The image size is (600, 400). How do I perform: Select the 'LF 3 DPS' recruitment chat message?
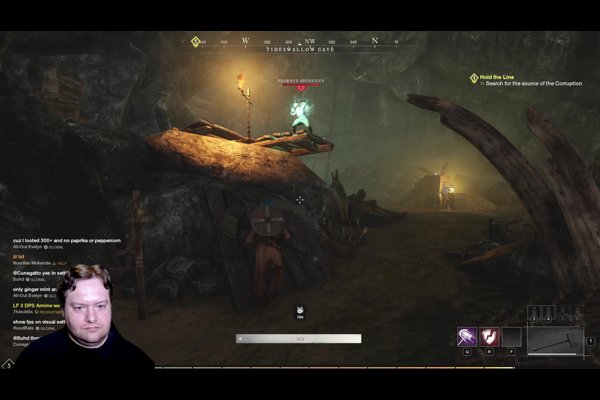[37, 305]
